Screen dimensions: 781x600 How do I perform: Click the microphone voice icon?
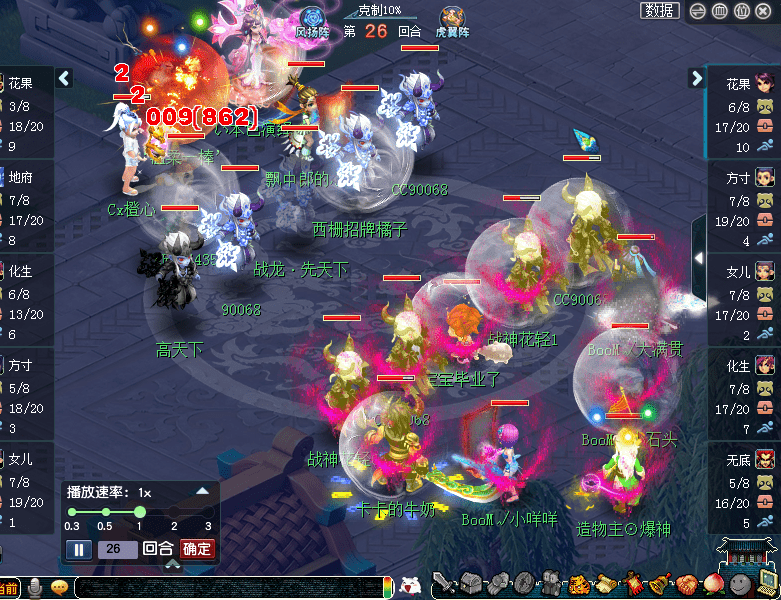pyautogui.click(x=35, y=587)
